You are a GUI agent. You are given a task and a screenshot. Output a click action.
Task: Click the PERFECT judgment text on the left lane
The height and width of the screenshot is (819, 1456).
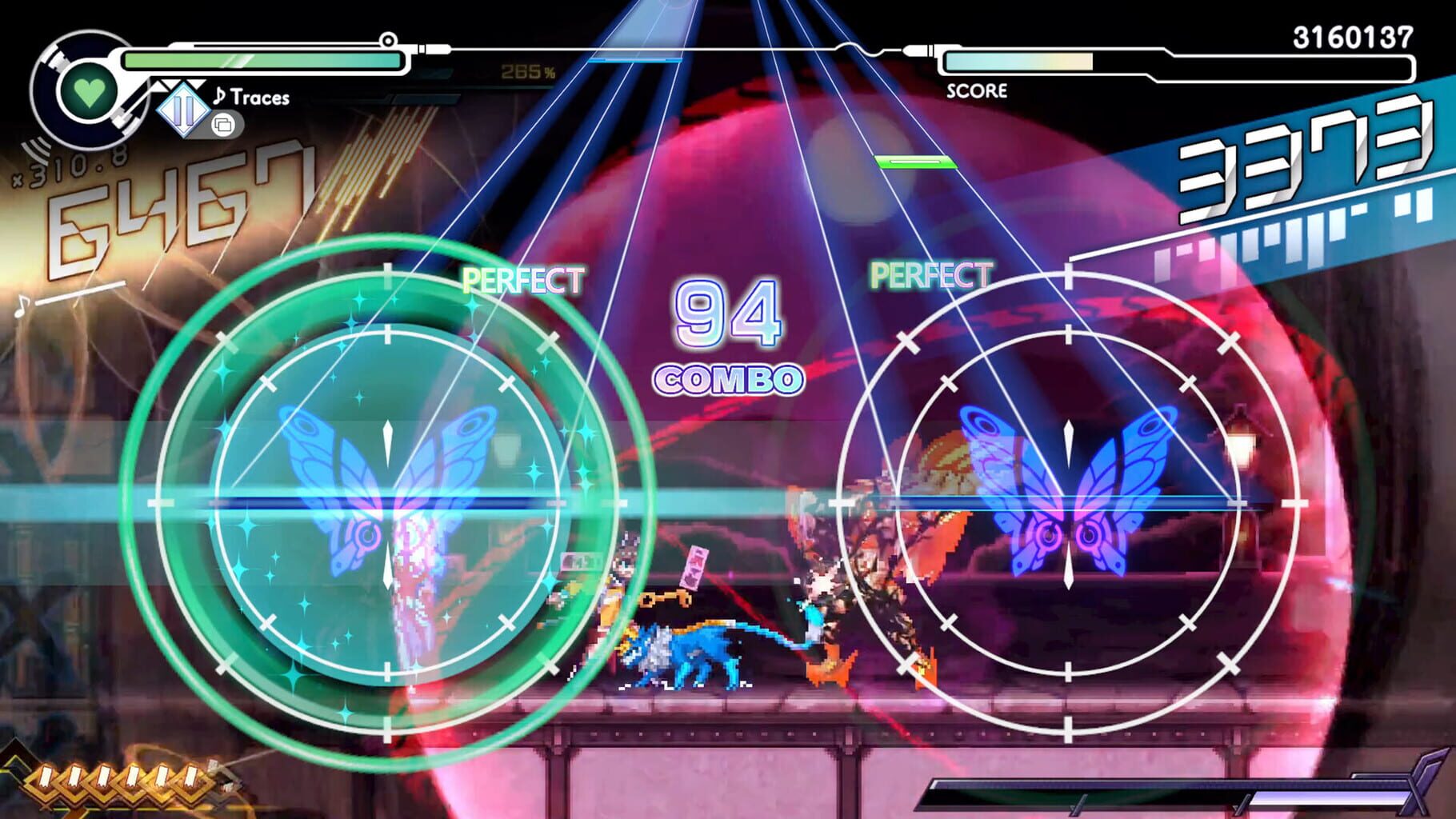(x=524, y=280)
